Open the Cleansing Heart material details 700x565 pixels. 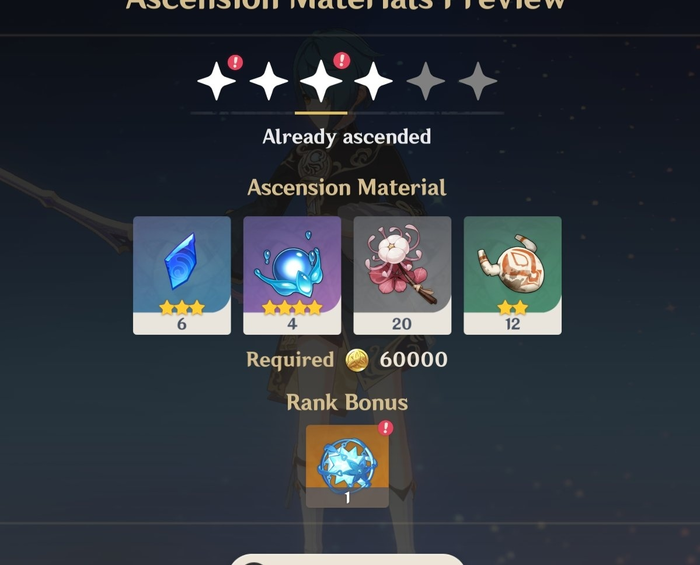click(292, 274)
